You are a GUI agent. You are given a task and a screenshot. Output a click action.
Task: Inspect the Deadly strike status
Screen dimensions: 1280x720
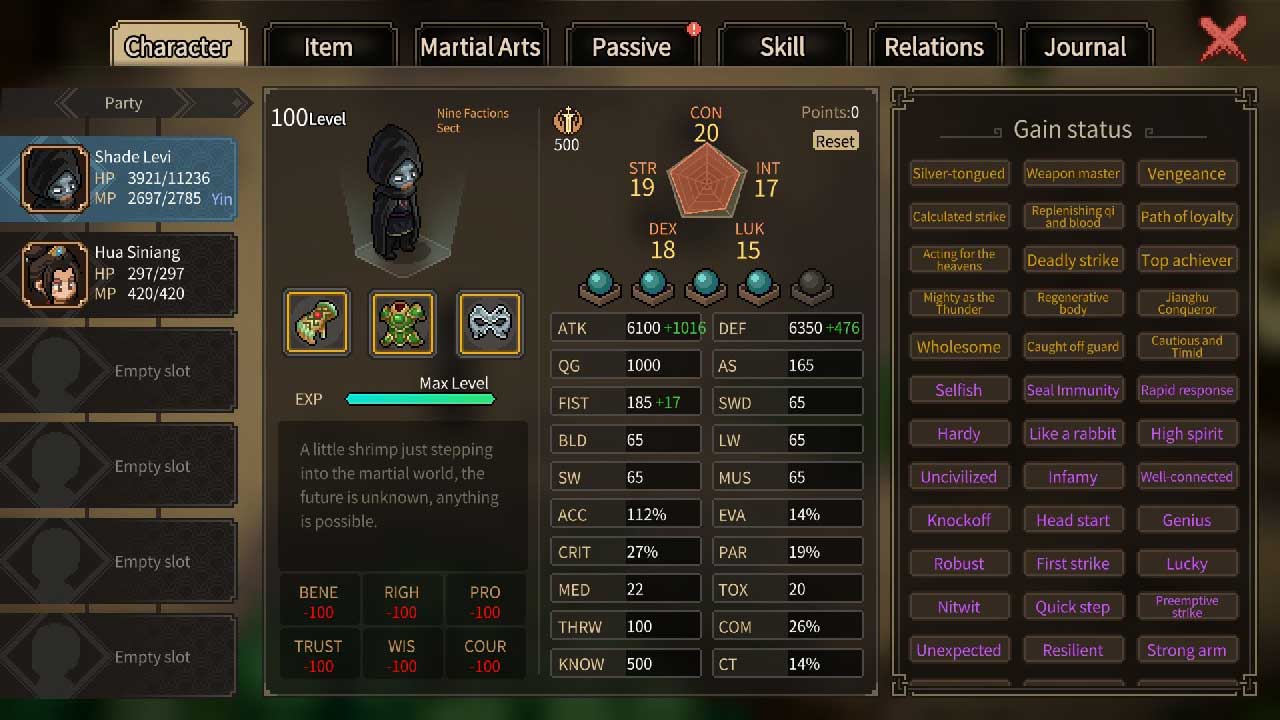click(x=1073, y=260)
